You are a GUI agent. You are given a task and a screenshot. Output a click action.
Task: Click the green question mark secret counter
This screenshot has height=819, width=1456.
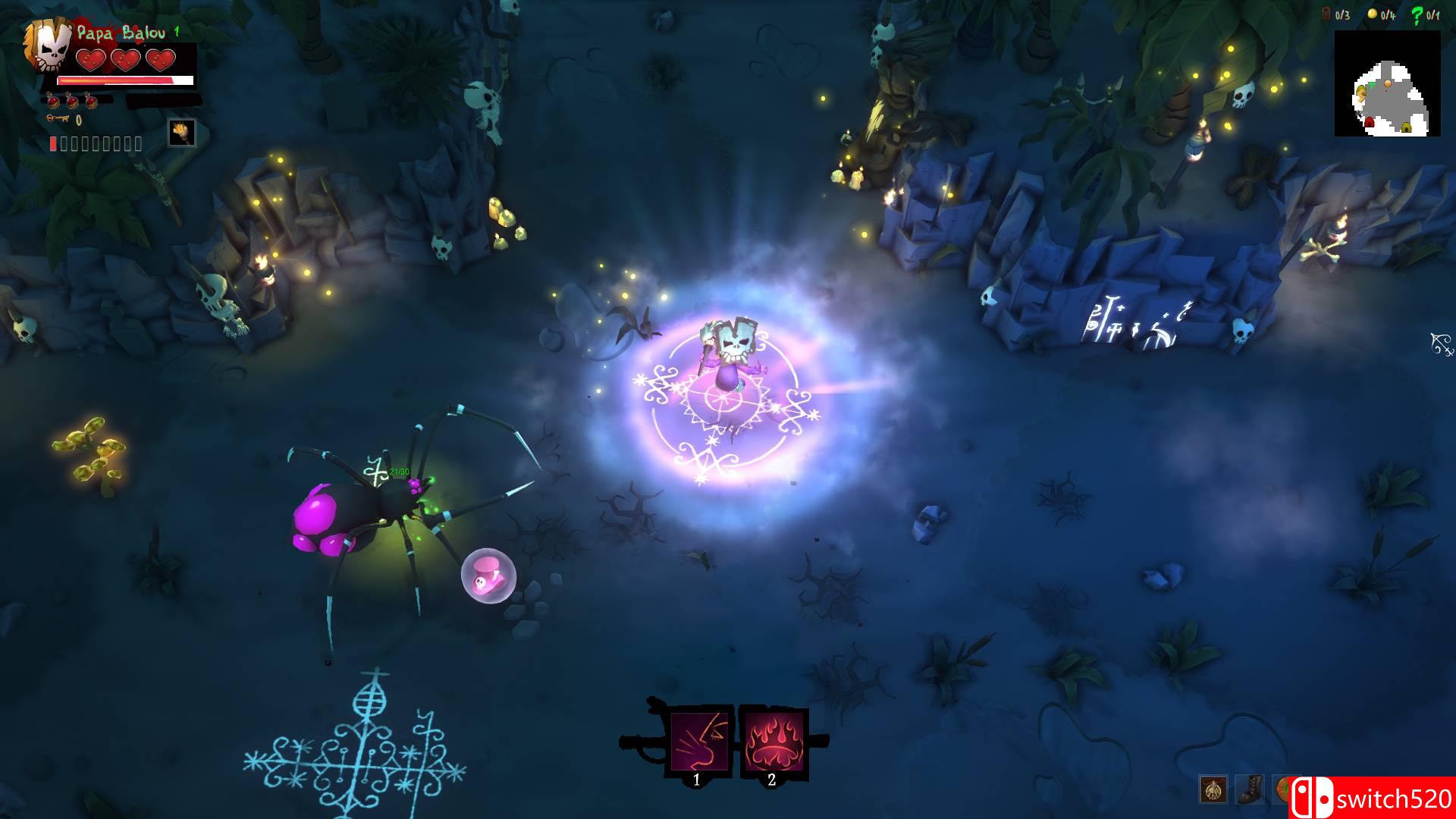[x=1417, y=15]
